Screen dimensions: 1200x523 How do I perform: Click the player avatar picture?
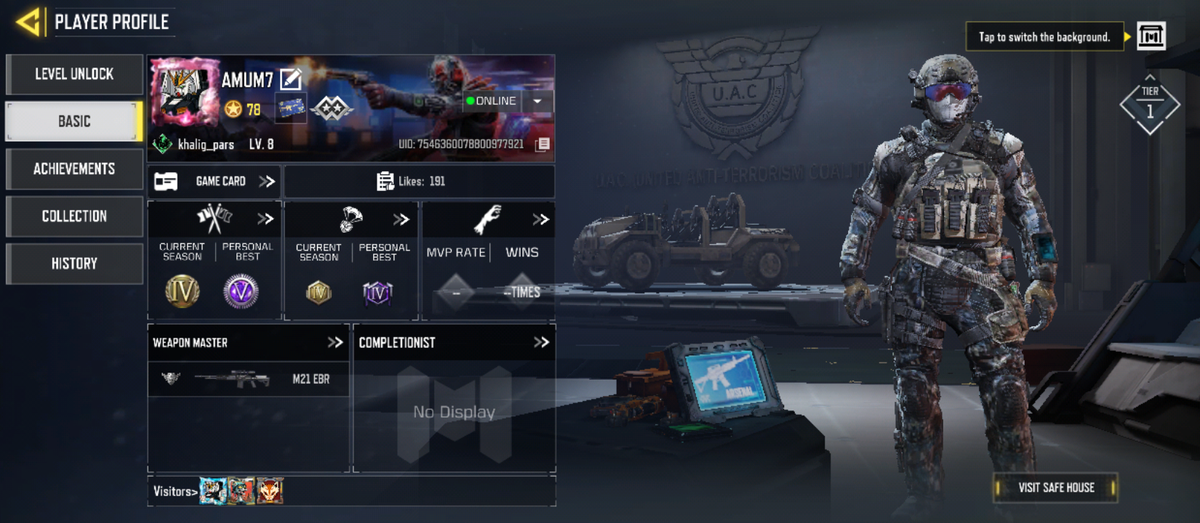(185, 96)
